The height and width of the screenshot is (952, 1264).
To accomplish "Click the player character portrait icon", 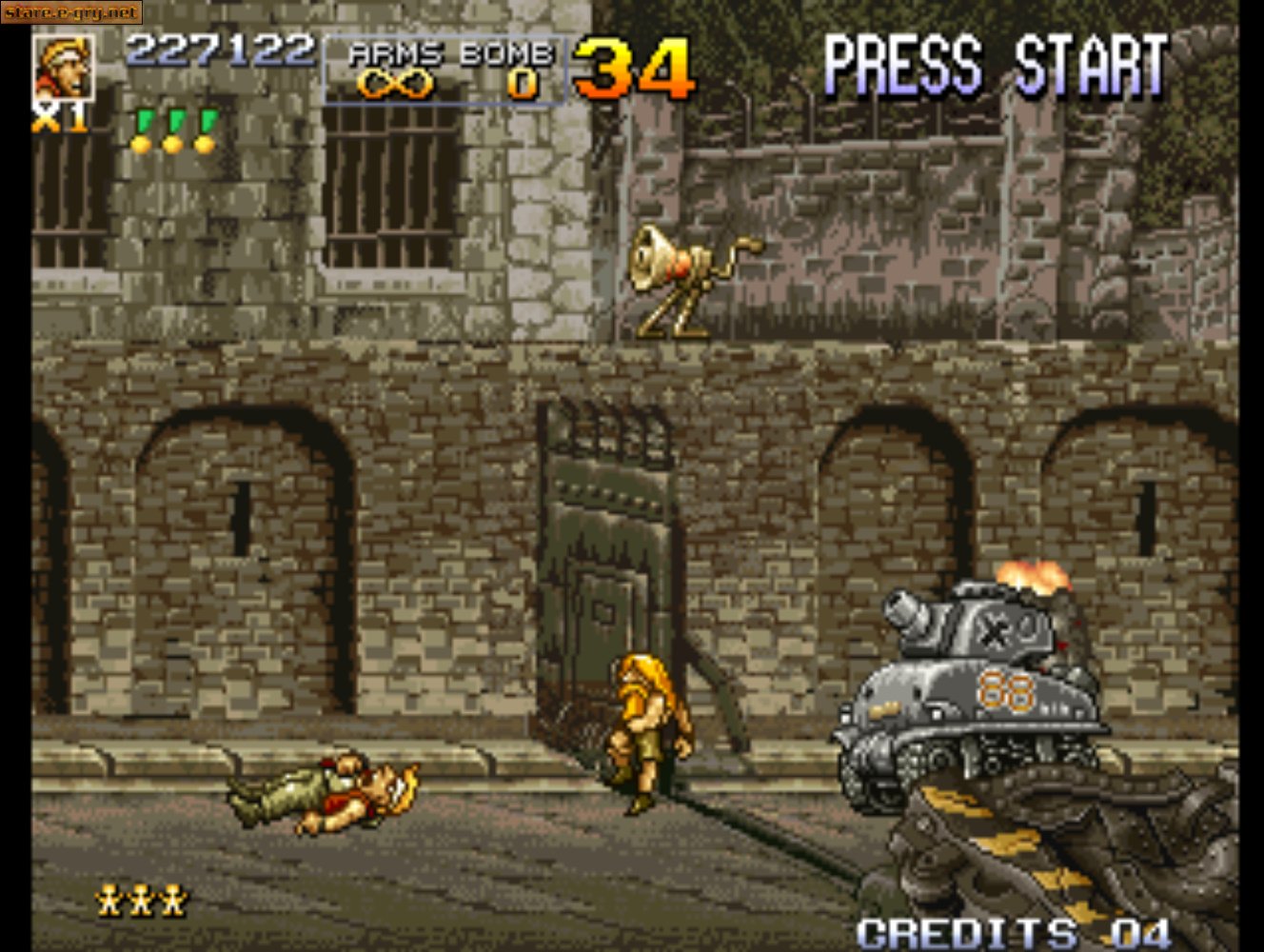I will (63, 69).
